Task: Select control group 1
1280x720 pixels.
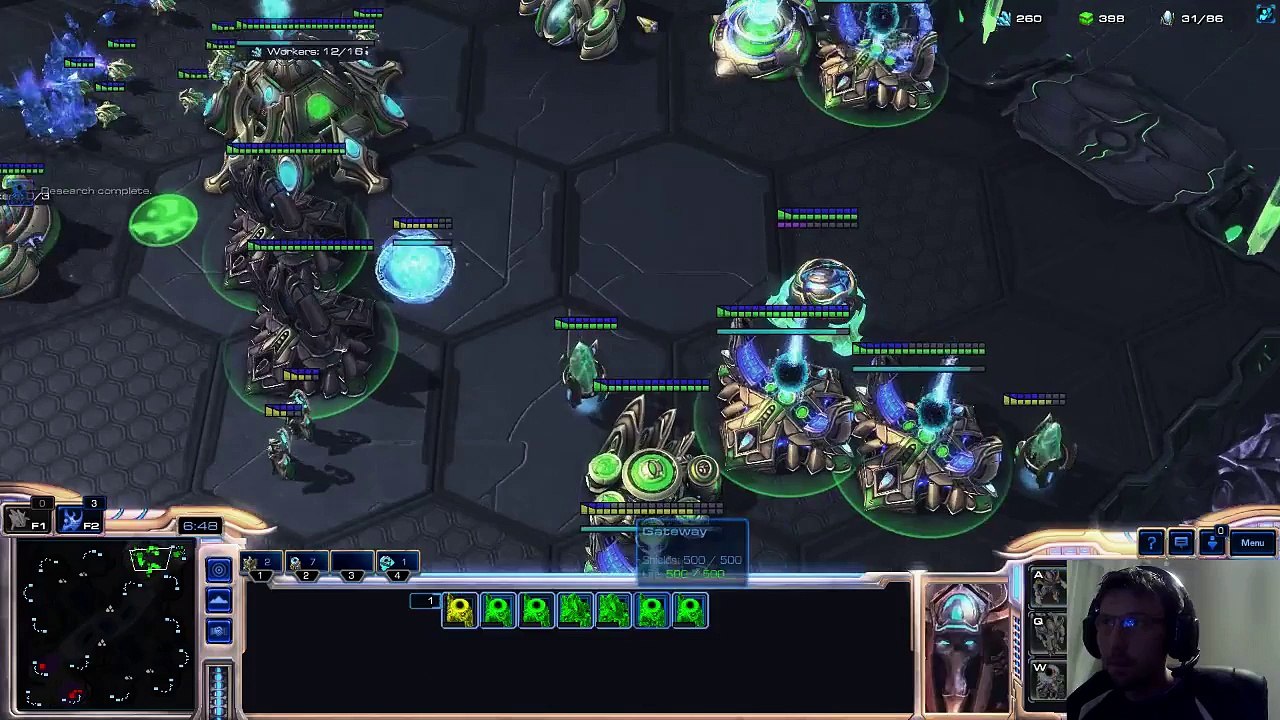Action: [x=259, y=567]
